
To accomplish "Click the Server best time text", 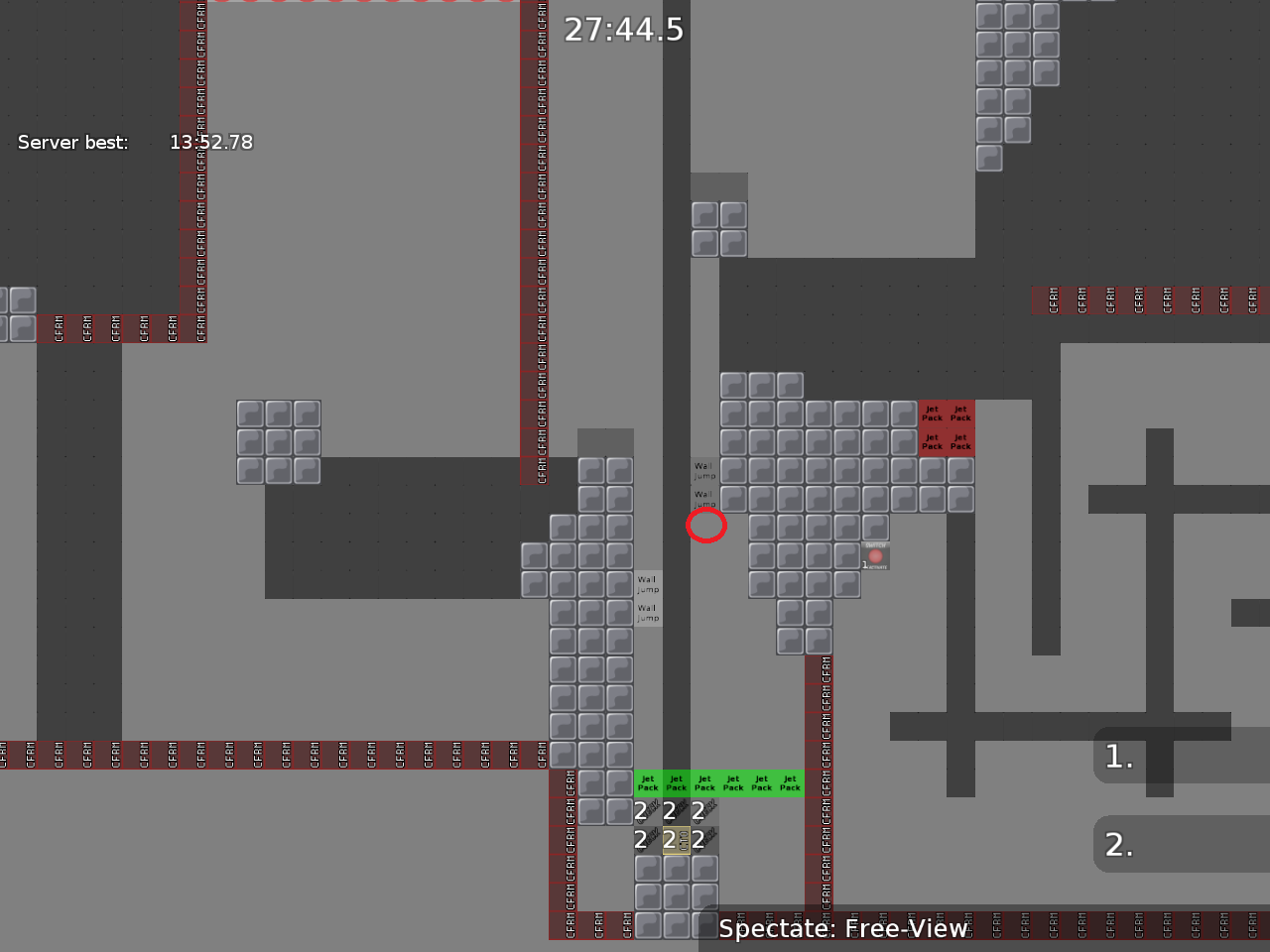I will pos(134,142).
